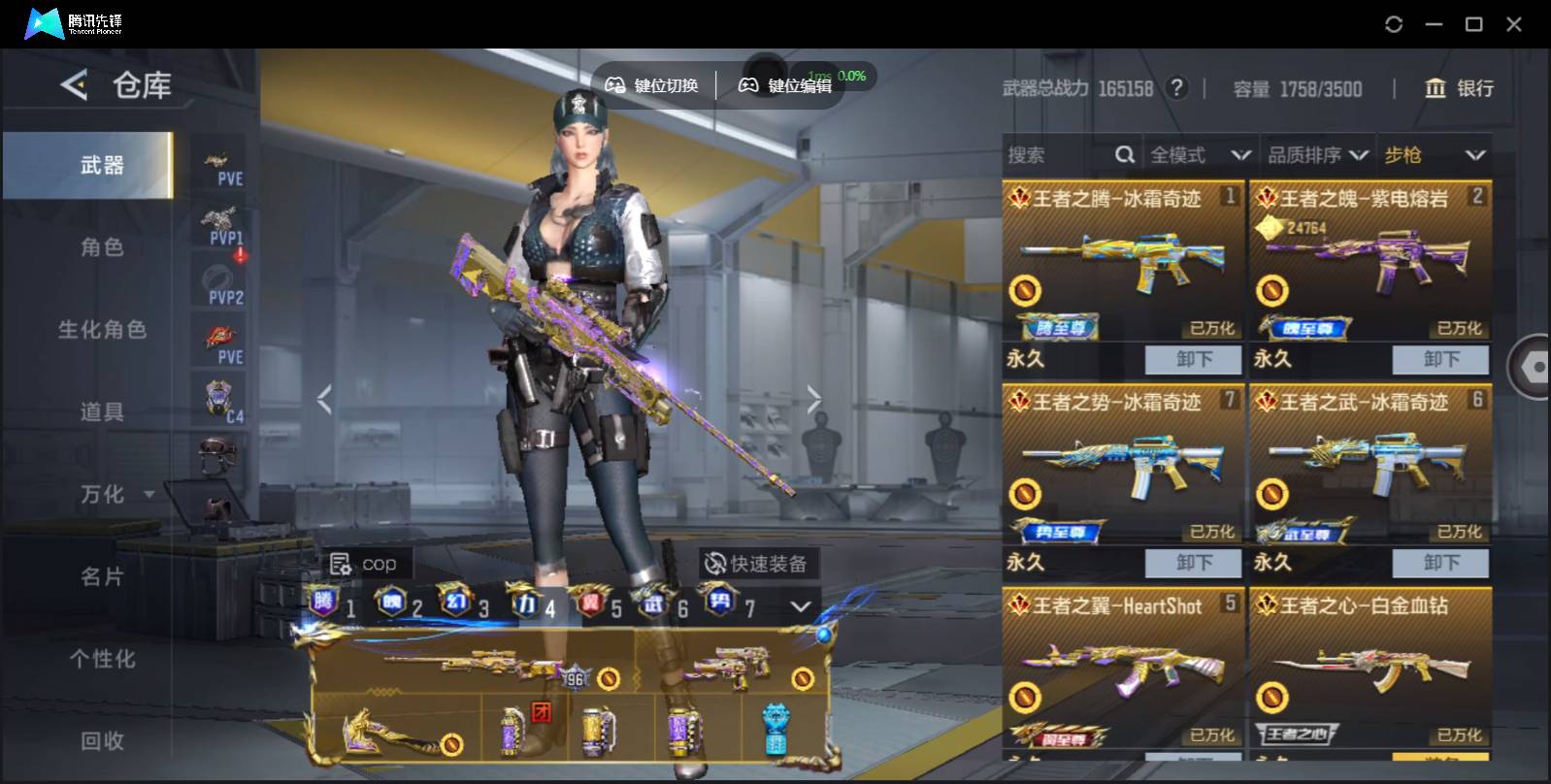Viewport: 1551px width, 784px height.
Task: Open the 名片 tab
Action: (102, 576)
